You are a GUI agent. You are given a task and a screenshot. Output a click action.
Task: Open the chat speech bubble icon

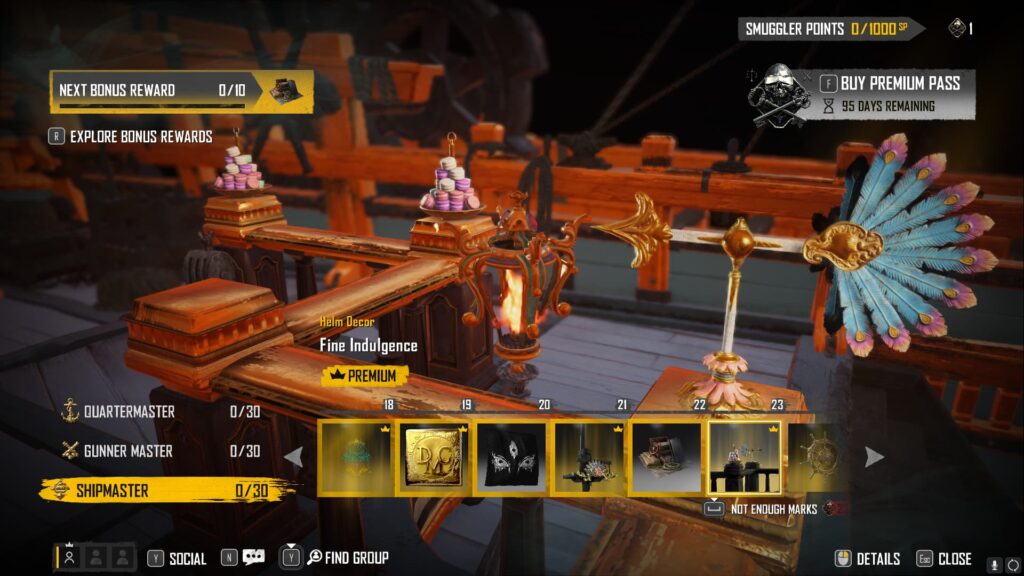click(253, 558)
